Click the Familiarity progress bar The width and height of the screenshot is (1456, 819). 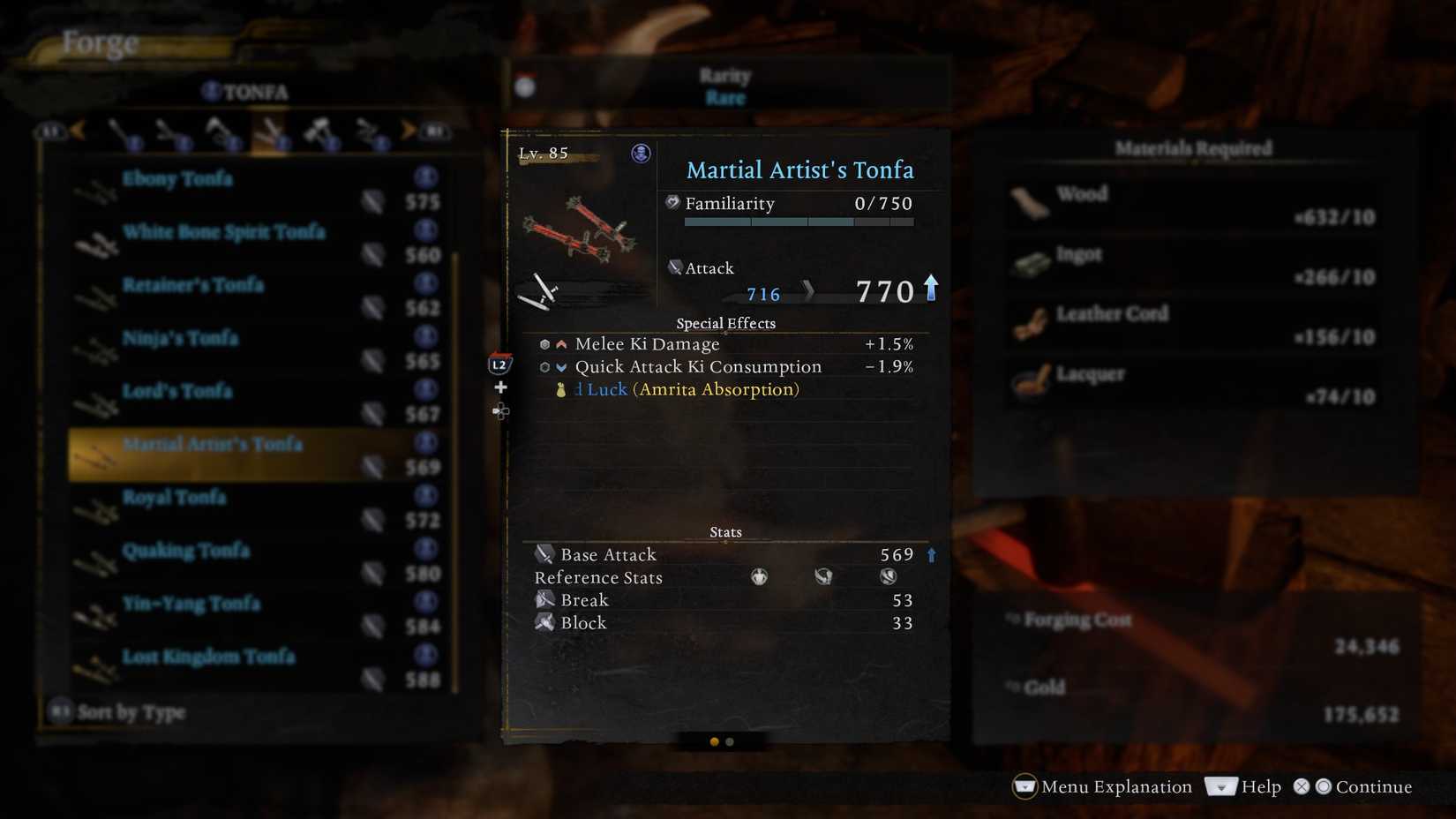[x=799, y=222]
